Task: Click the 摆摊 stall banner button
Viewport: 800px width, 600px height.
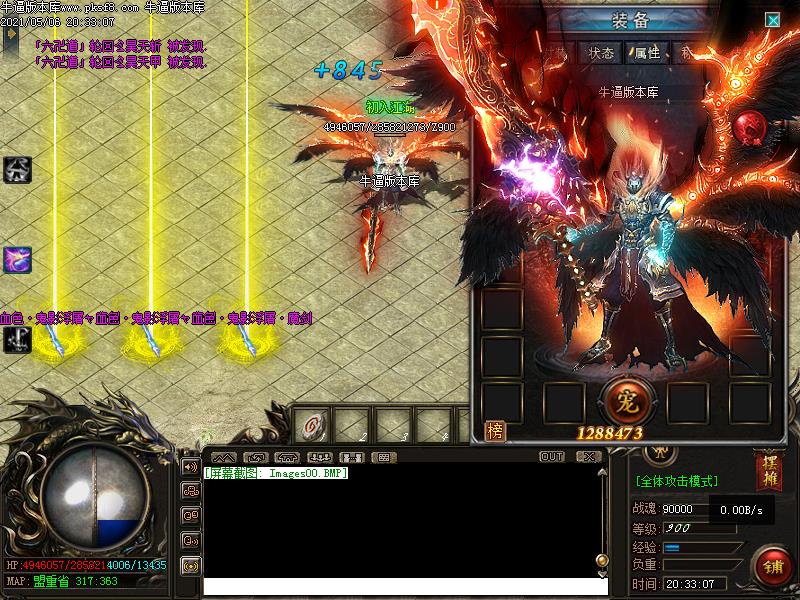Action: 768,472
